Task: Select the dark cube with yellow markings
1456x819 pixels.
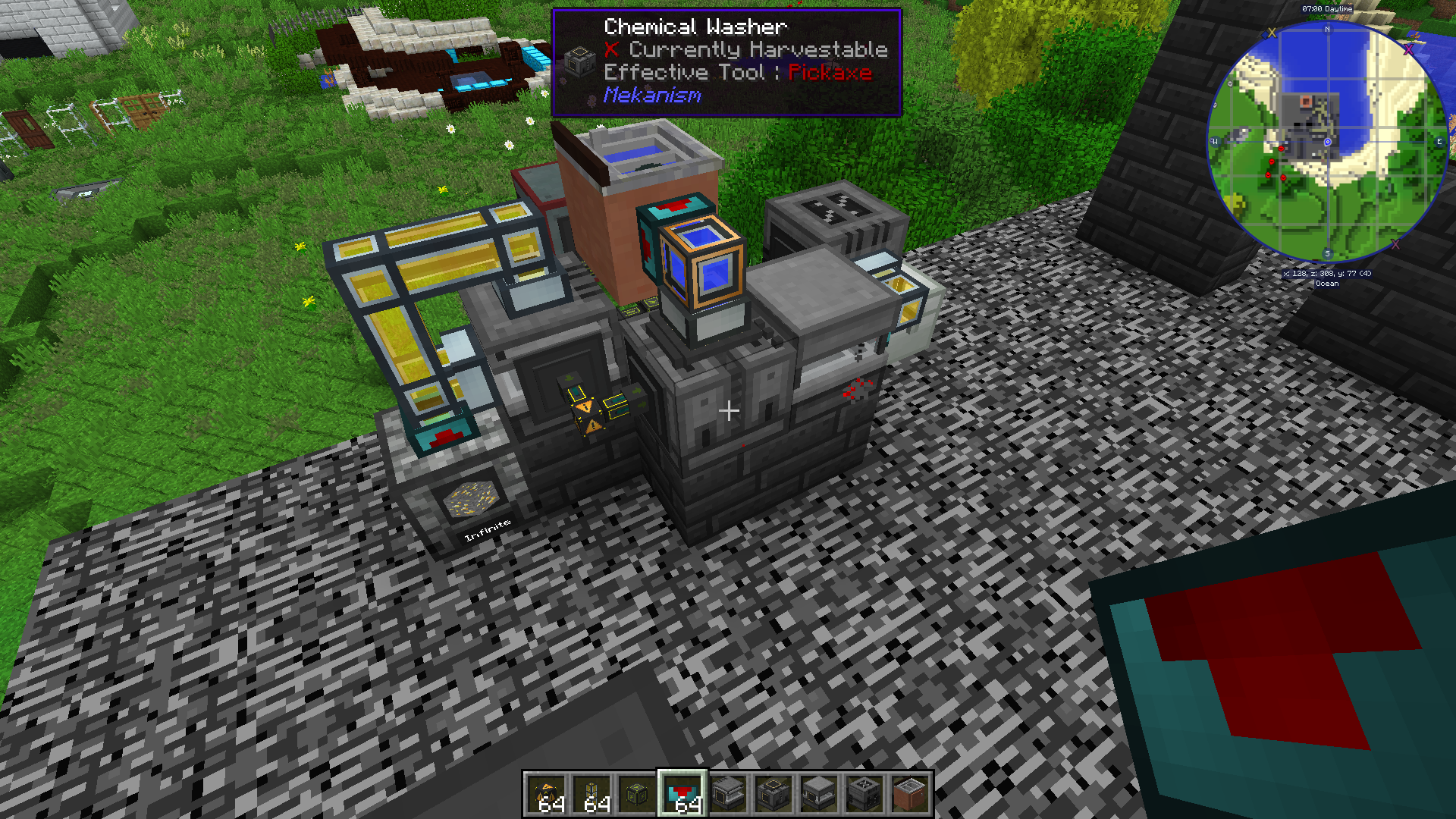Action: 637,795
